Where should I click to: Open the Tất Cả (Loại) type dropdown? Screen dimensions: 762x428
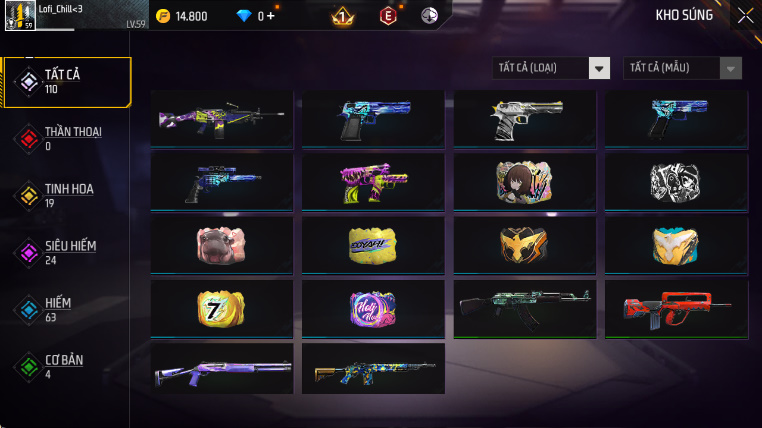tap(552, 68)
